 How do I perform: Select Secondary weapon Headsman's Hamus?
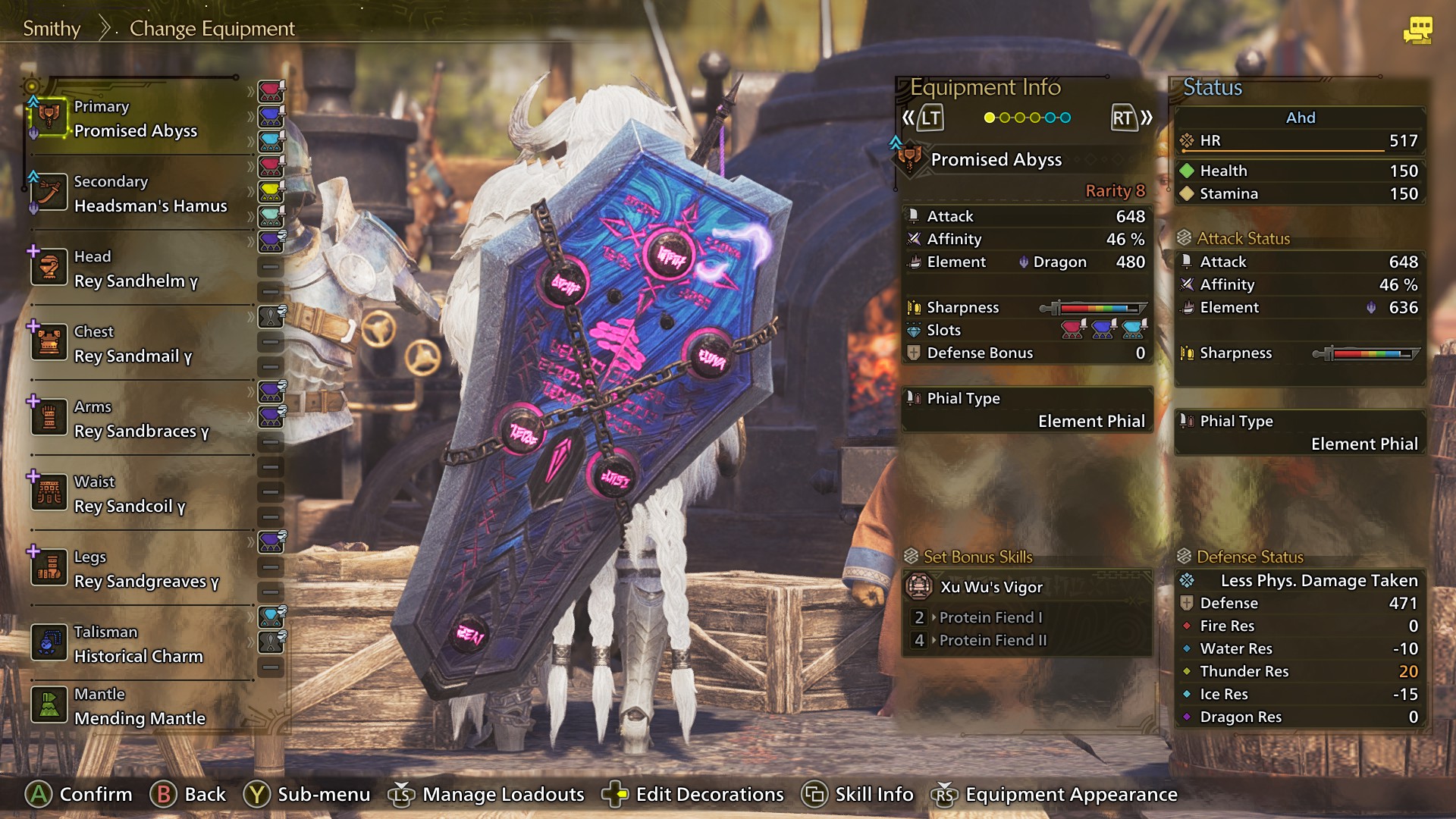pos(150,195)
